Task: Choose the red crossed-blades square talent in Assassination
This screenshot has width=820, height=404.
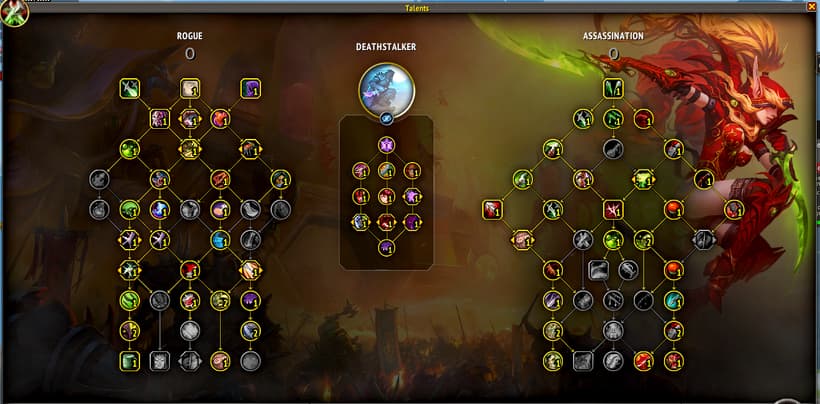Action: click(613, 210)
